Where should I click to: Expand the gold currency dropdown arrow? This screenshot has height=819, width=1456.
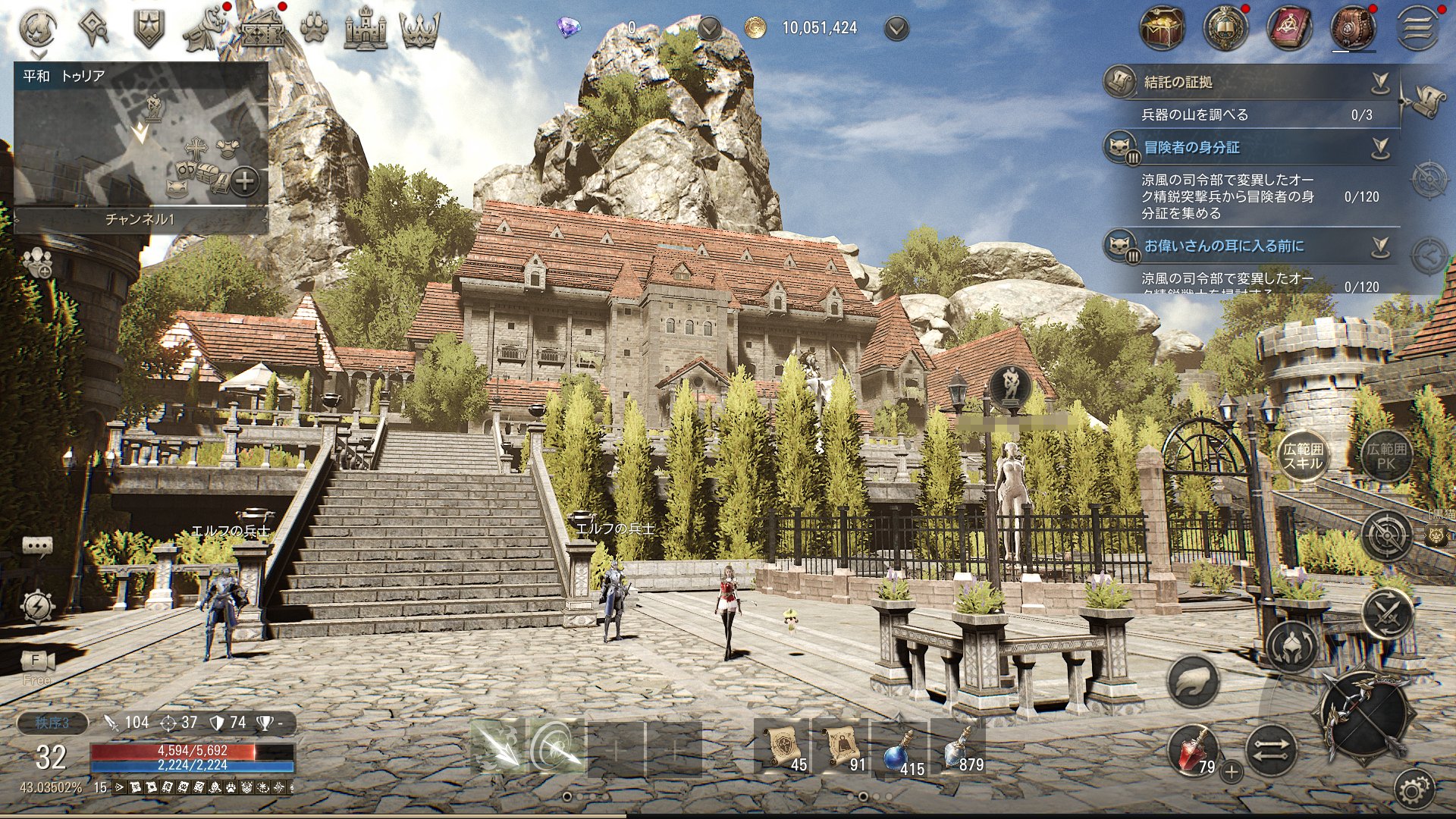tap(896, 29)
